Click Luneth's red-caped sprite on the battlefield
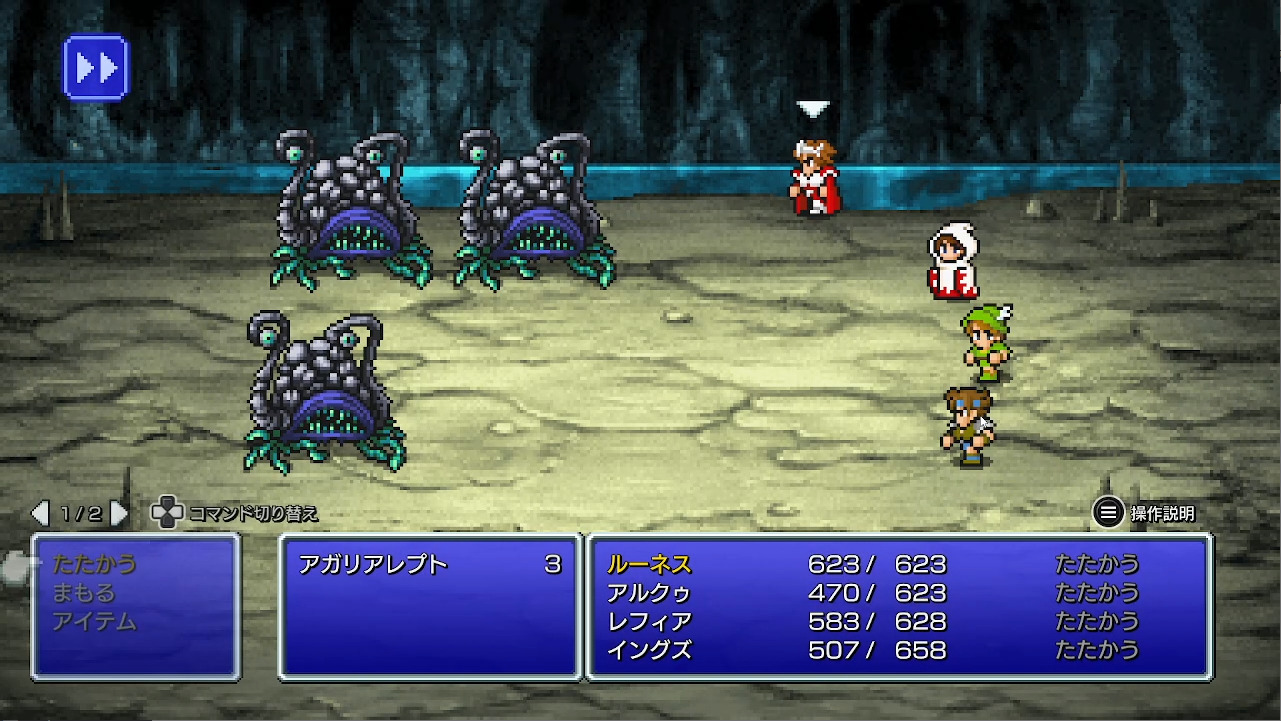The image size is (1281, 721). click(x=812, y=175)
